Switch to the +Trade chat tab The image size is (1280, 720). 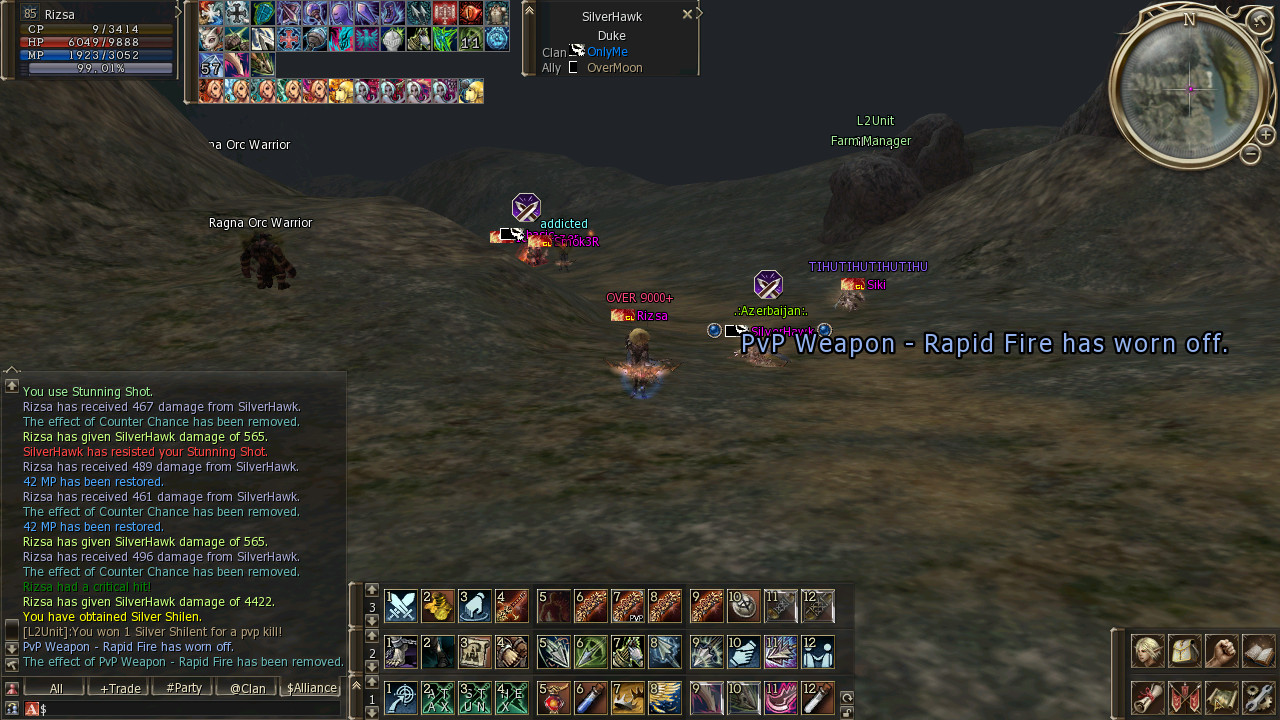[119, 688]
